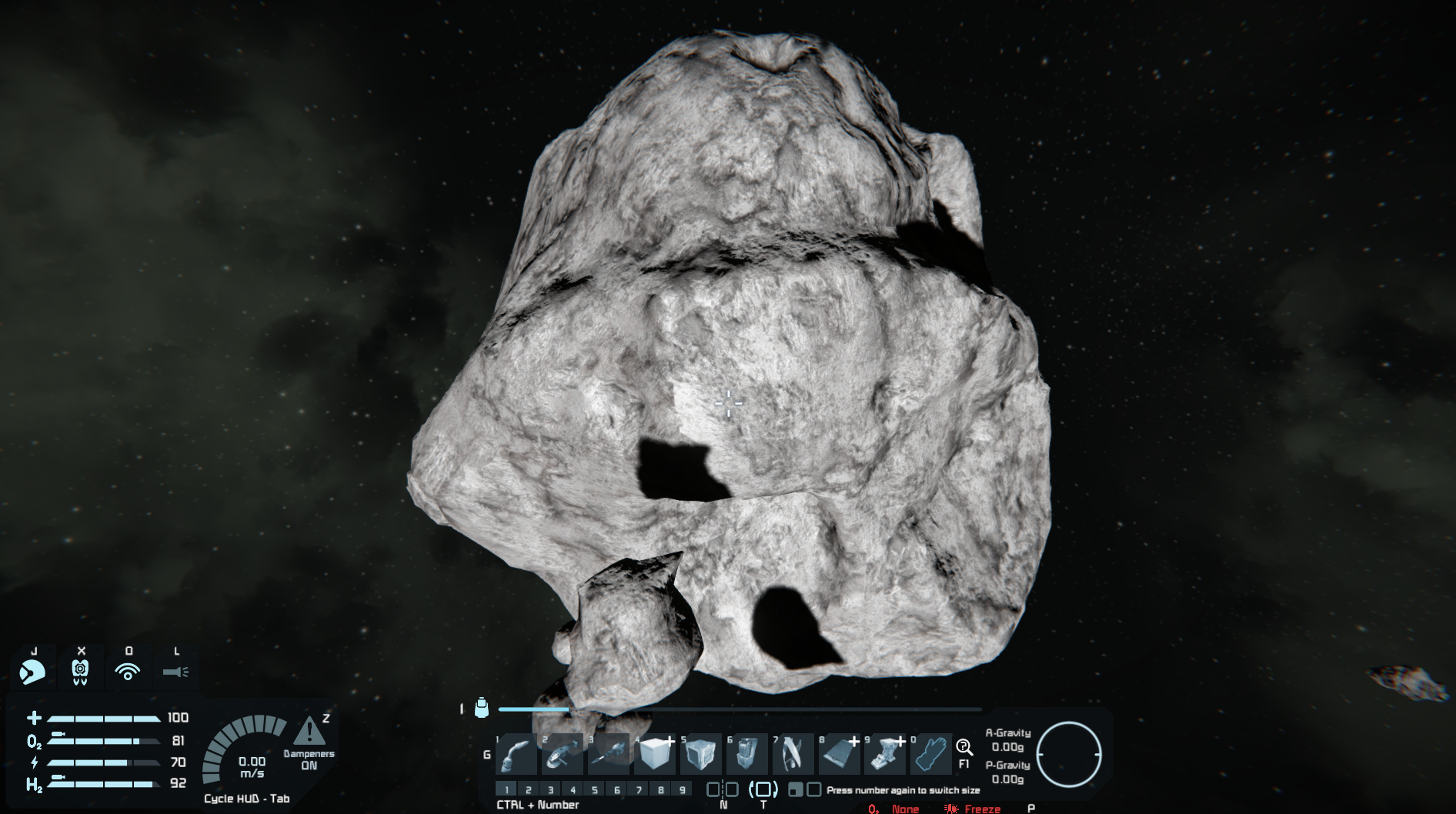The width and height of the screenshot is (1456, 814).
Task: Switch to hotbar page 5
Action: coord(595,789)
